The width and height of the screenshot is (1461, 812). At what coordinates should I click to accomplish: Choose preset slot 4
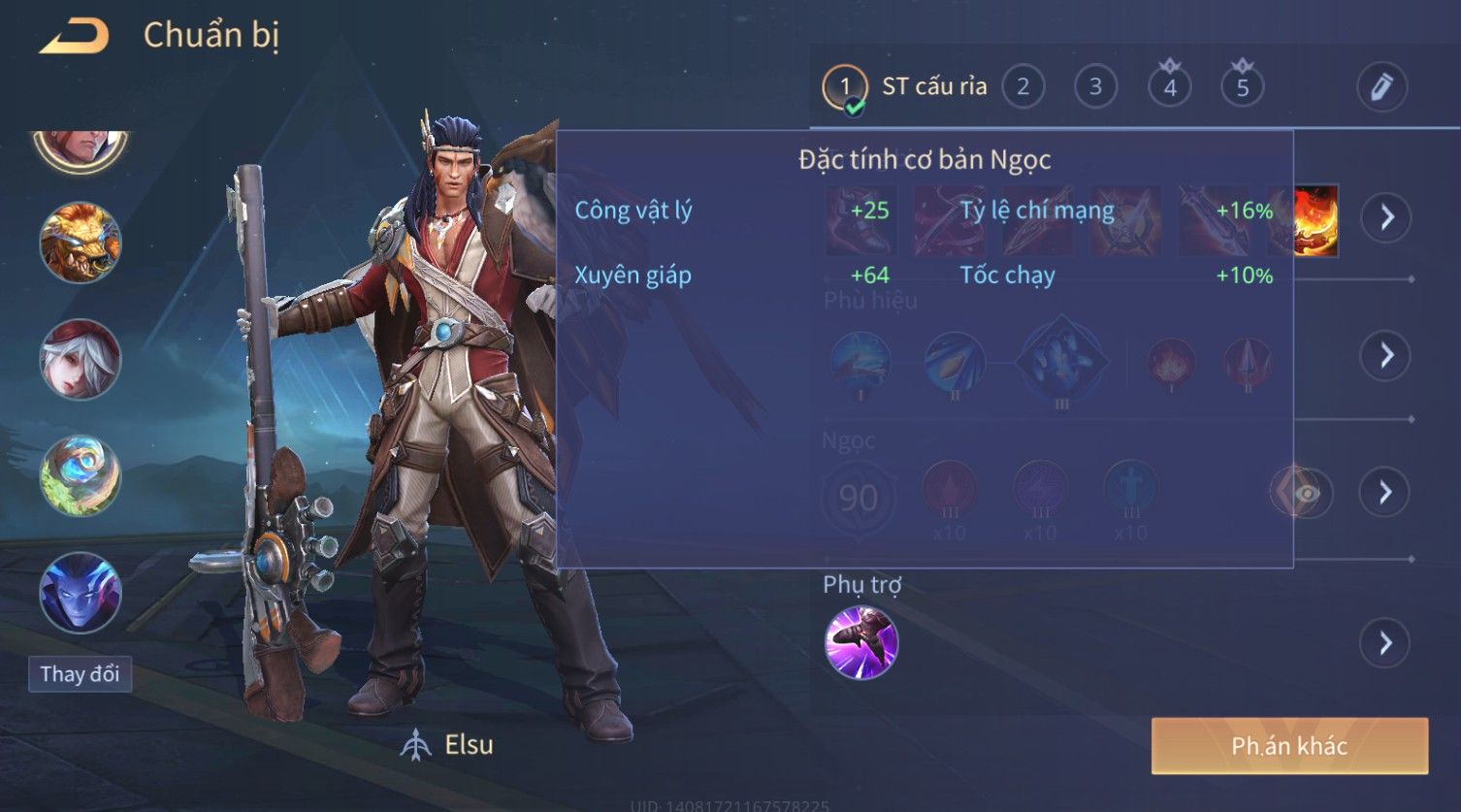tap(1169, 87)
